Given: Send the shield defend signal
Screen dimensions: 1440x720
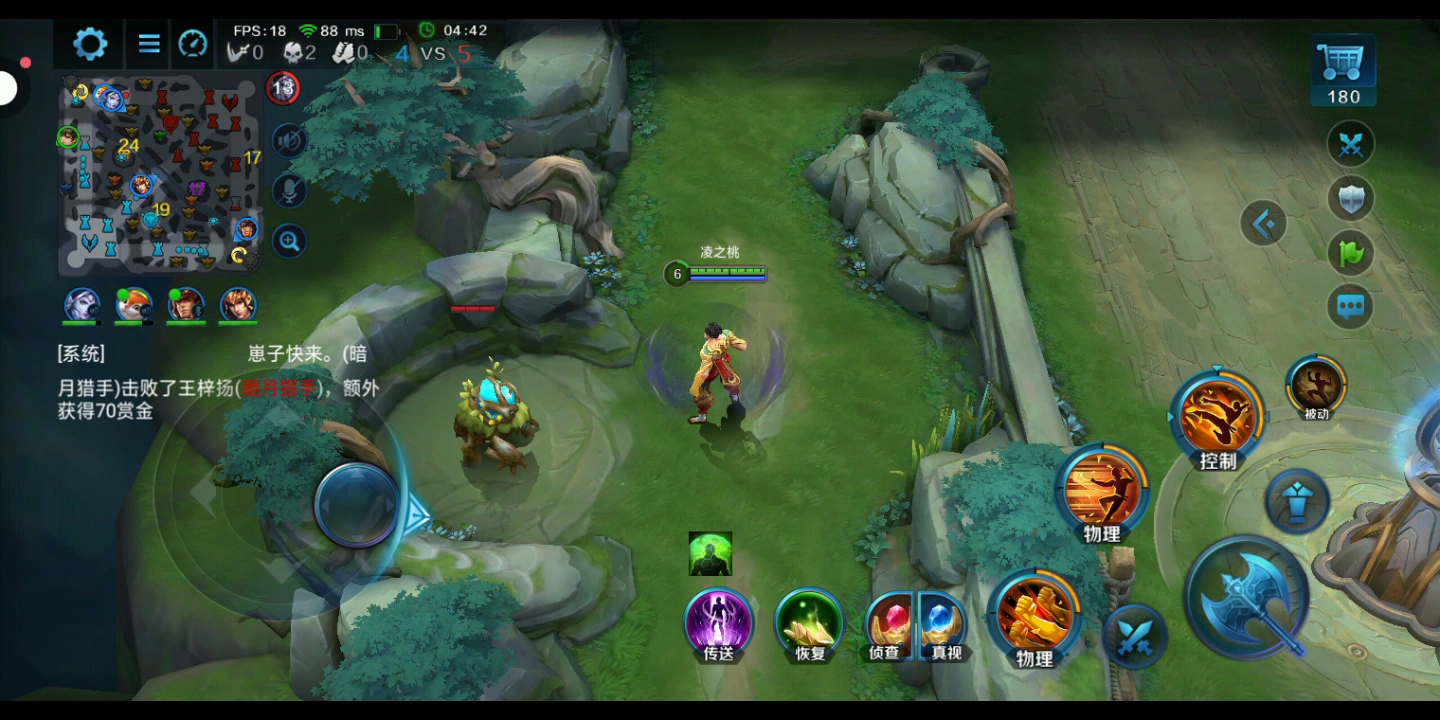Looking at the screenshot, I should (1351, 198).
